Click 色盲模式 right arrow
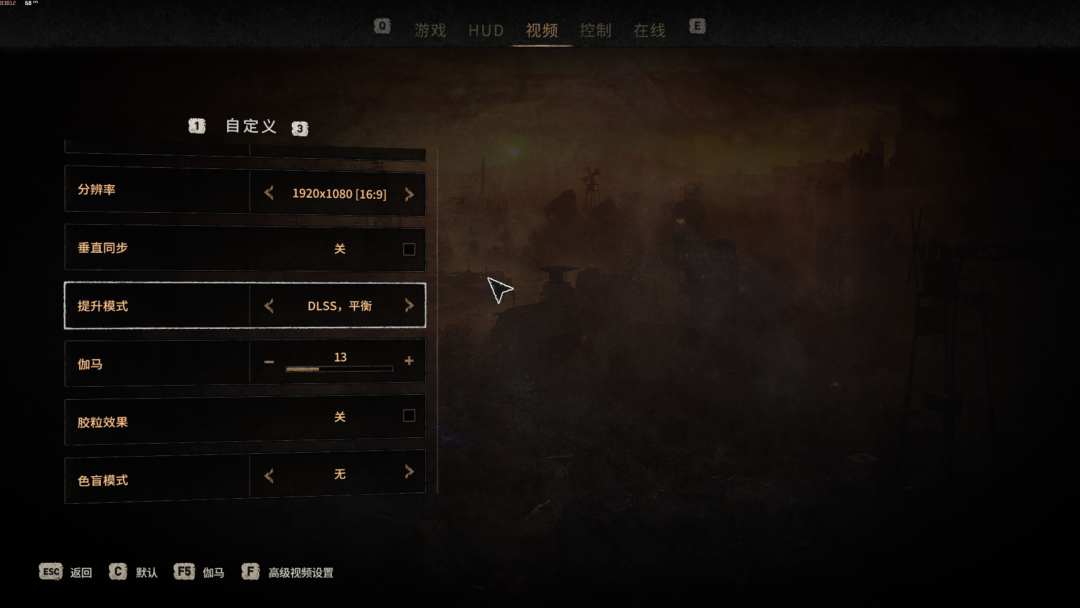 click(x=409, y=473)
